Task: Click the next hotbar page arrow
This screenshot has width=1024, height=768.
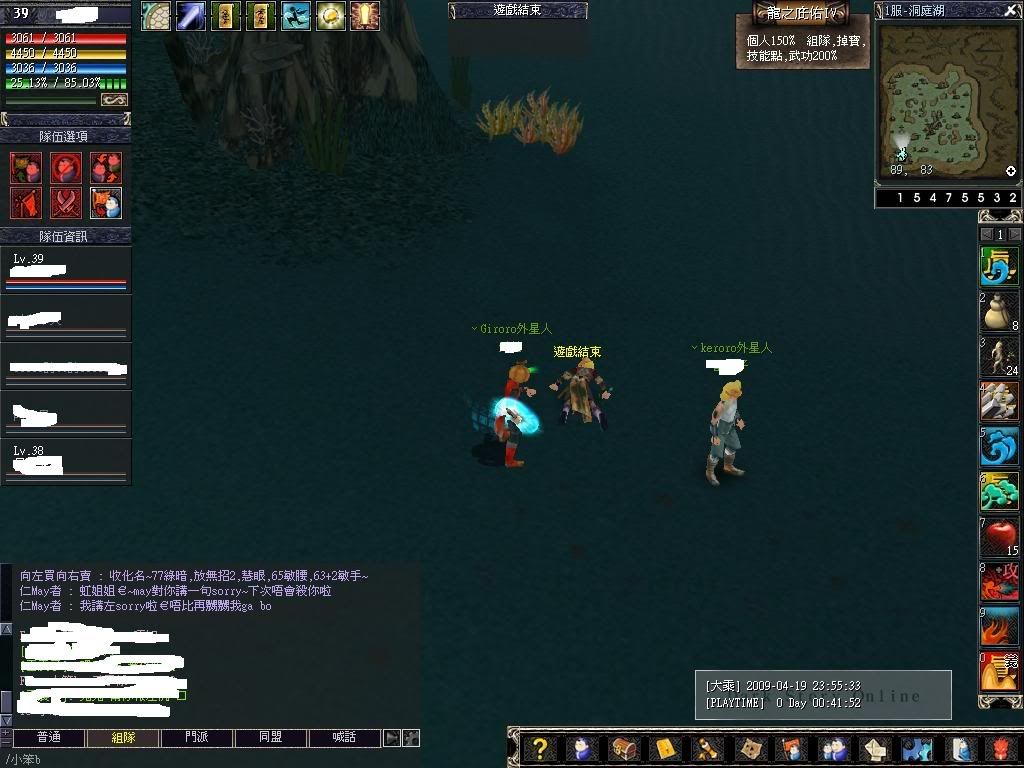Action: (1015, 235)
